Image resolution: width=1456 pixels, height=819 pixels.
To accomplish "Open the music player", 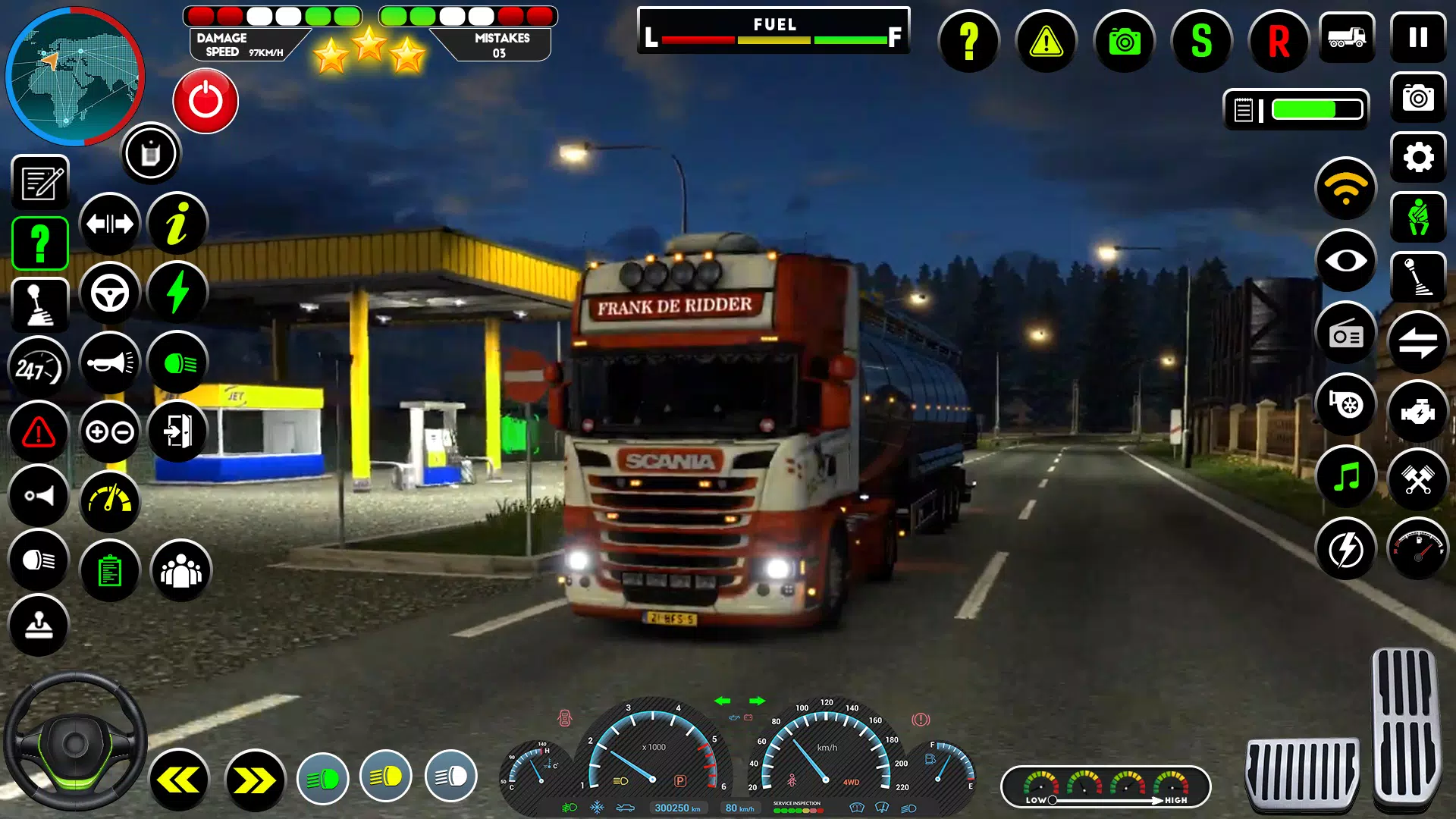I will click(1345, 478).
